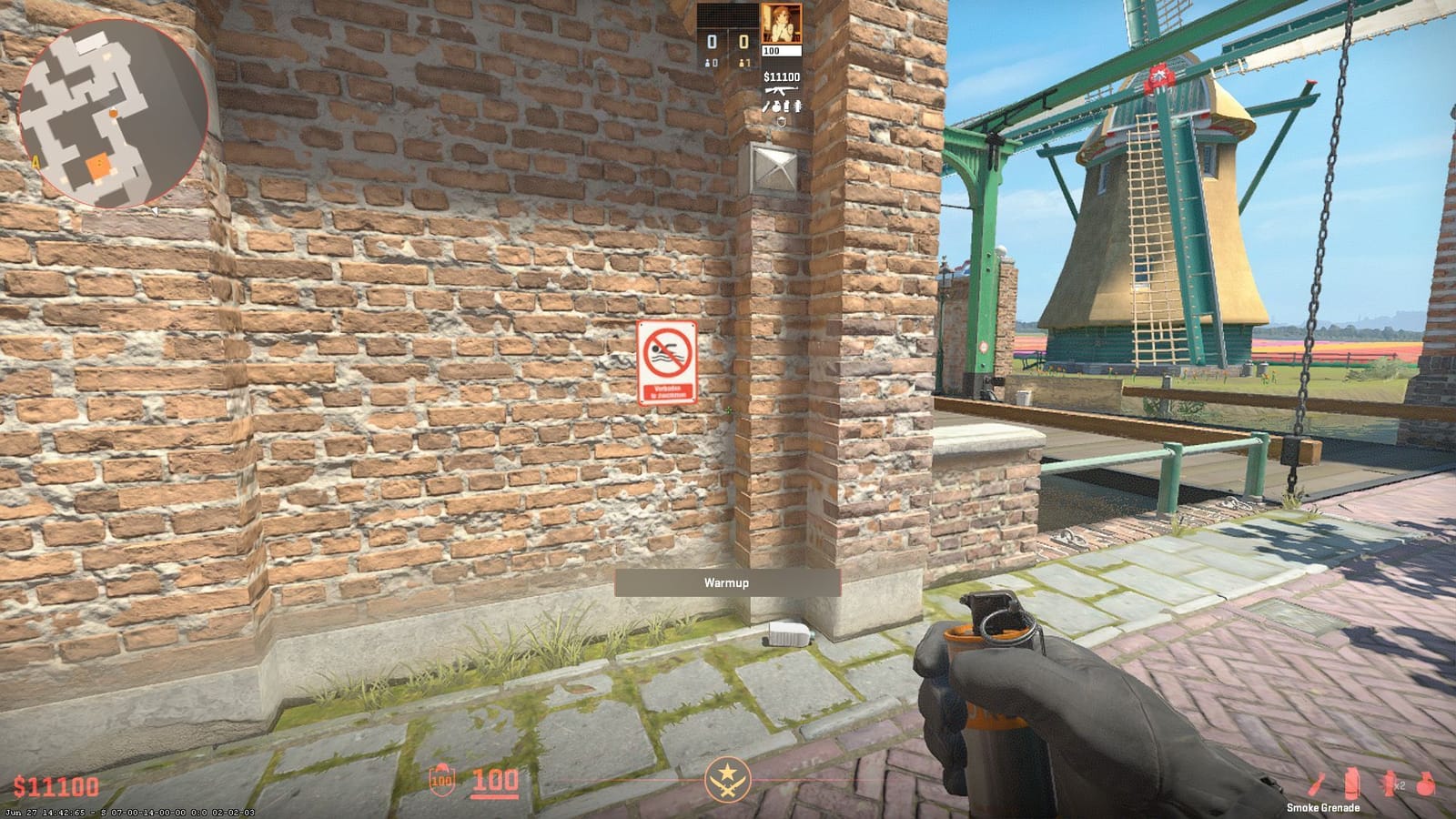Click the crossed-swords warmup icon at bottom center
Image resolution: width=1456 pixels, height=819 pixels.
click(x=728, y=780)
